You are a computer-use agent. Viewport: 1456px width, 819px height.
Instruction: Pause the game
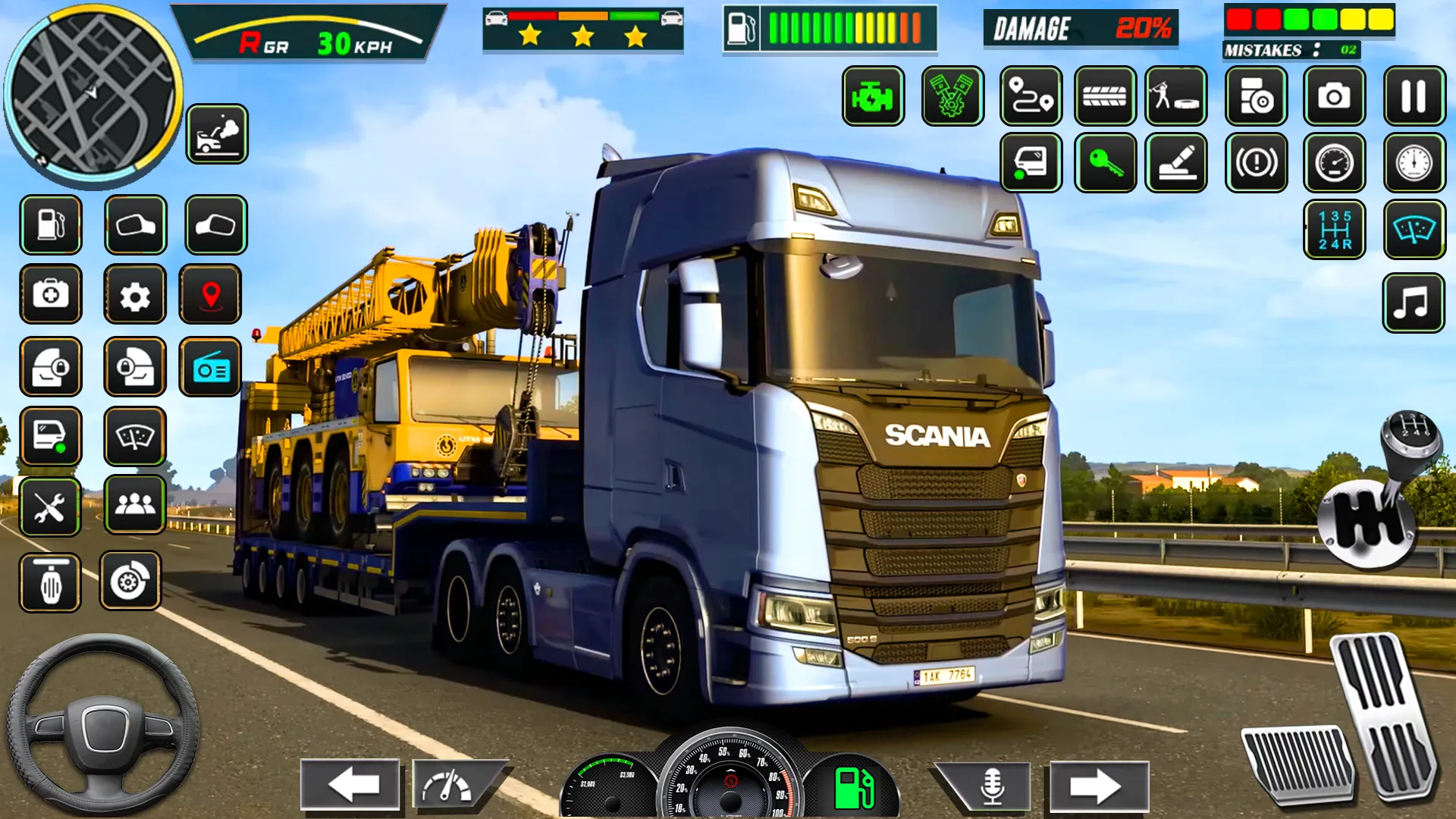[x=1414, y=96]
